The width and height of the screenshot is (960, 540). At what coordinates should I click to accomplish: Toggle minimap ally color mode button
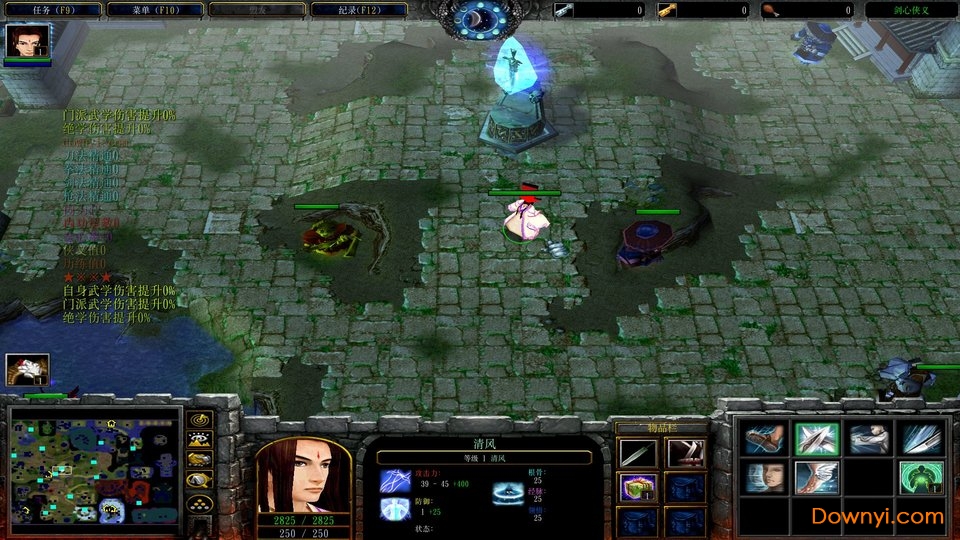click(200, 459)
